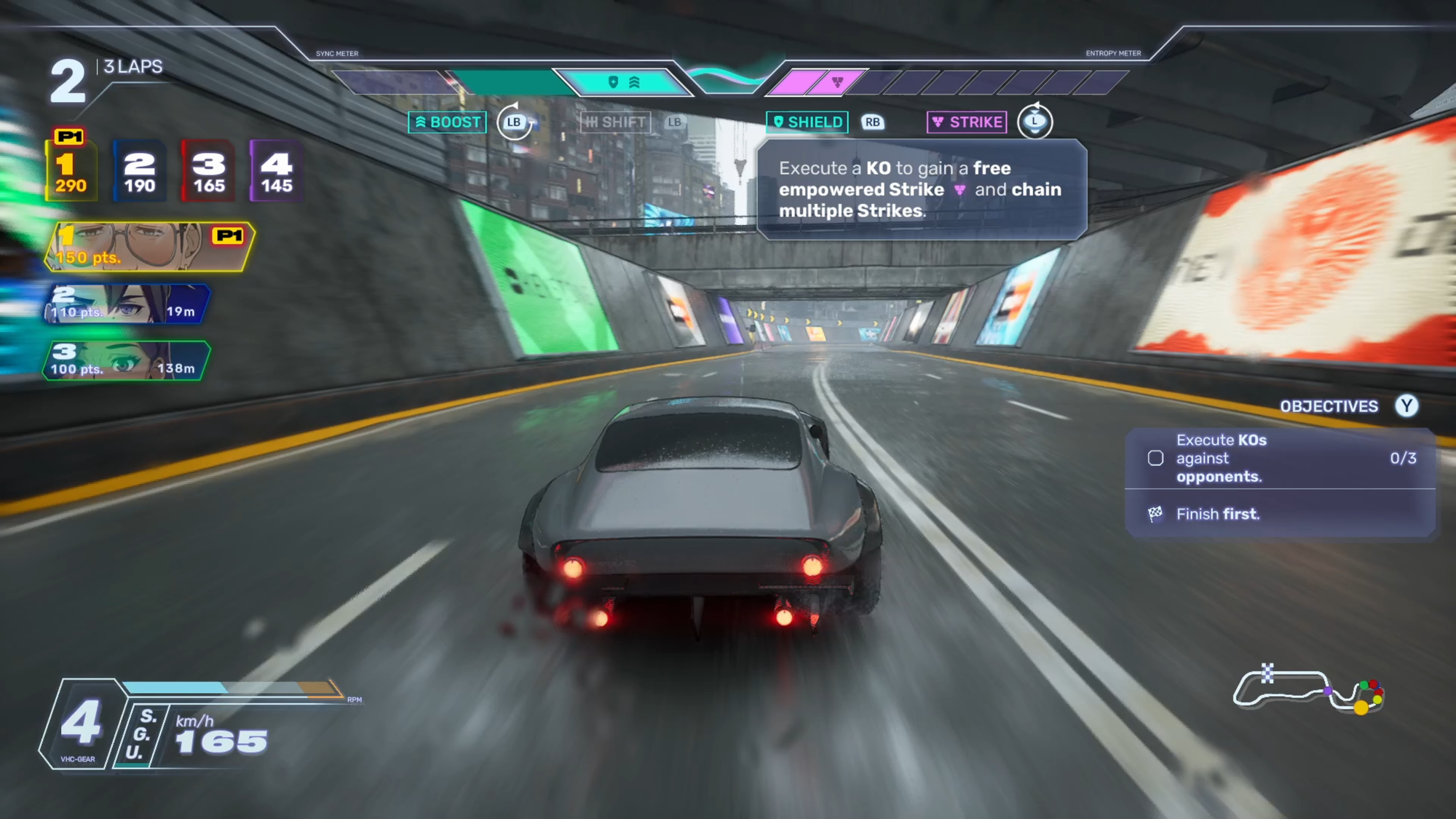The height and width of the screenshot is (819, 1456).
Task: Activate the Shield ability
Action: (x=807, y=122)
